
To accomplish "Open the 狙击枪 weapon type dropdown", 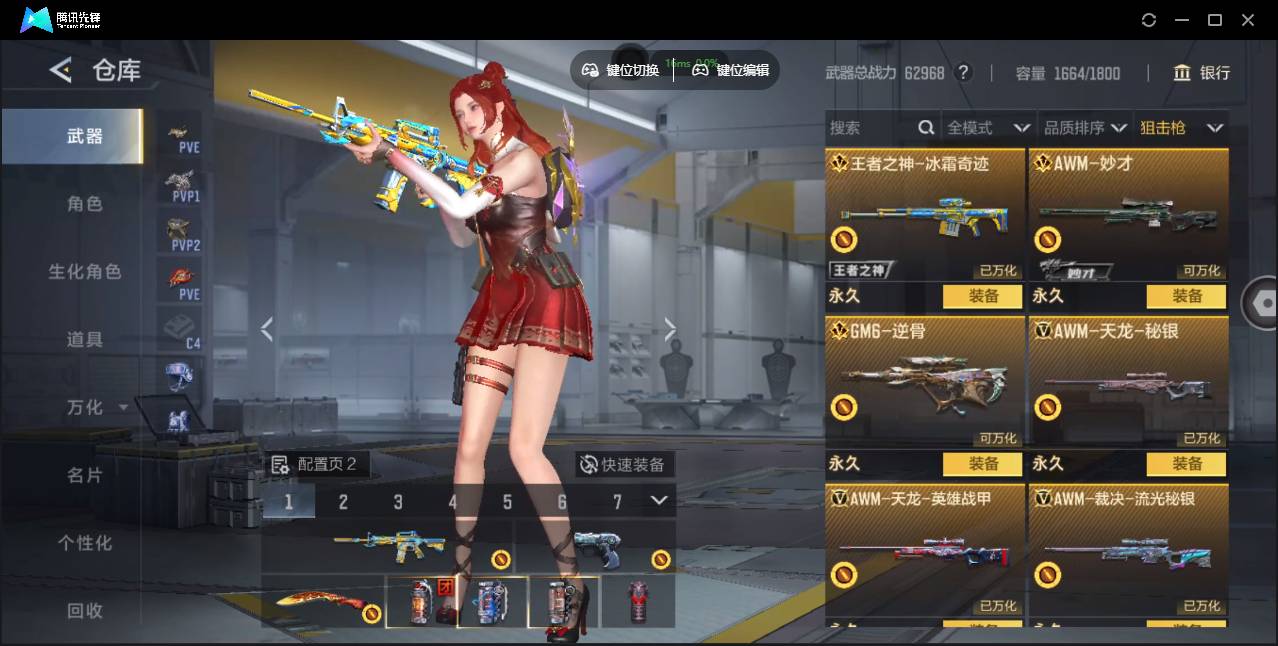I will click(x=1181, y=128).
